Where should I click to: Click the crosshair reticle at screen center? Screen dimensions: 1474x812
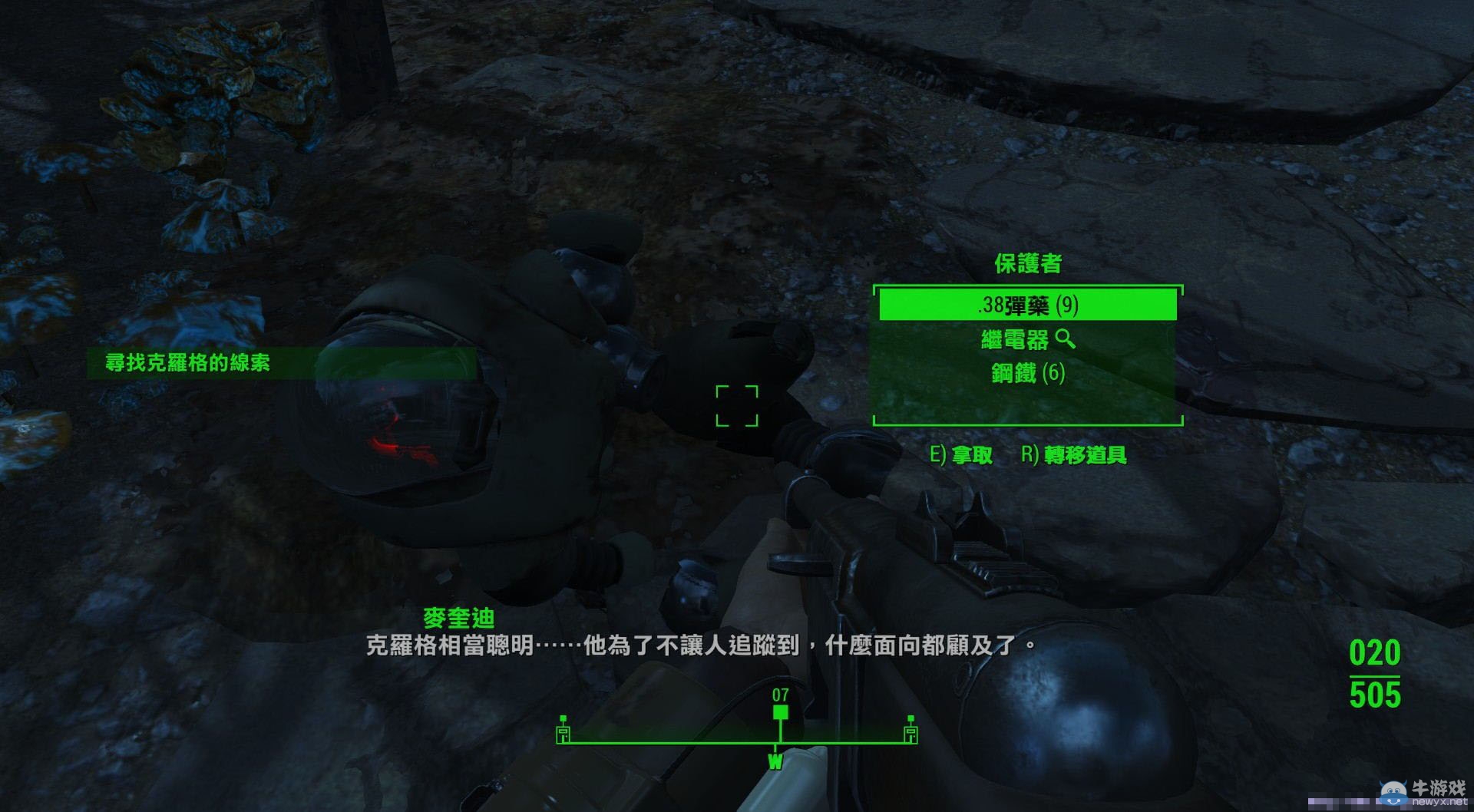(738, 407)
